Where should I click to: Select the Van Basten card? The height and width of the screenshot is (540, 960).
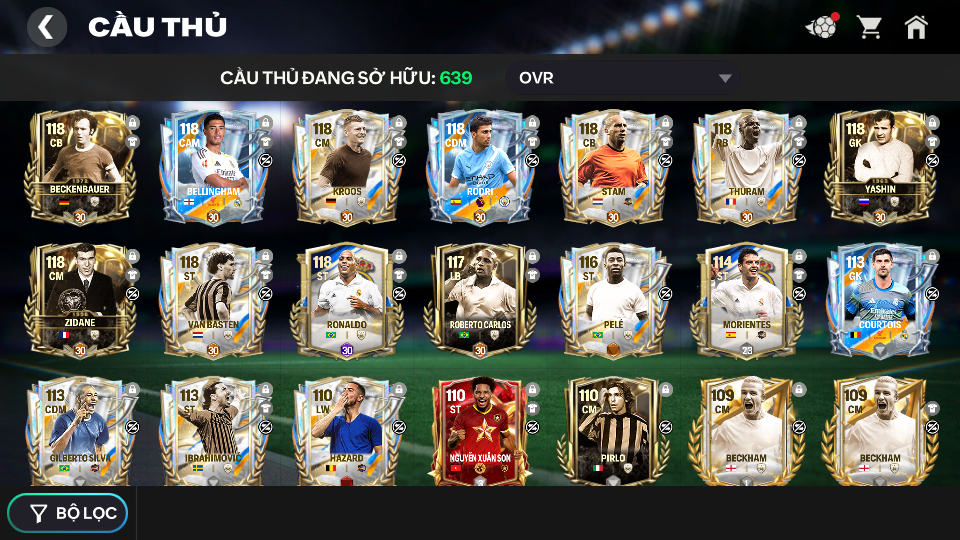pyautogui.click(x=213, y=300)
